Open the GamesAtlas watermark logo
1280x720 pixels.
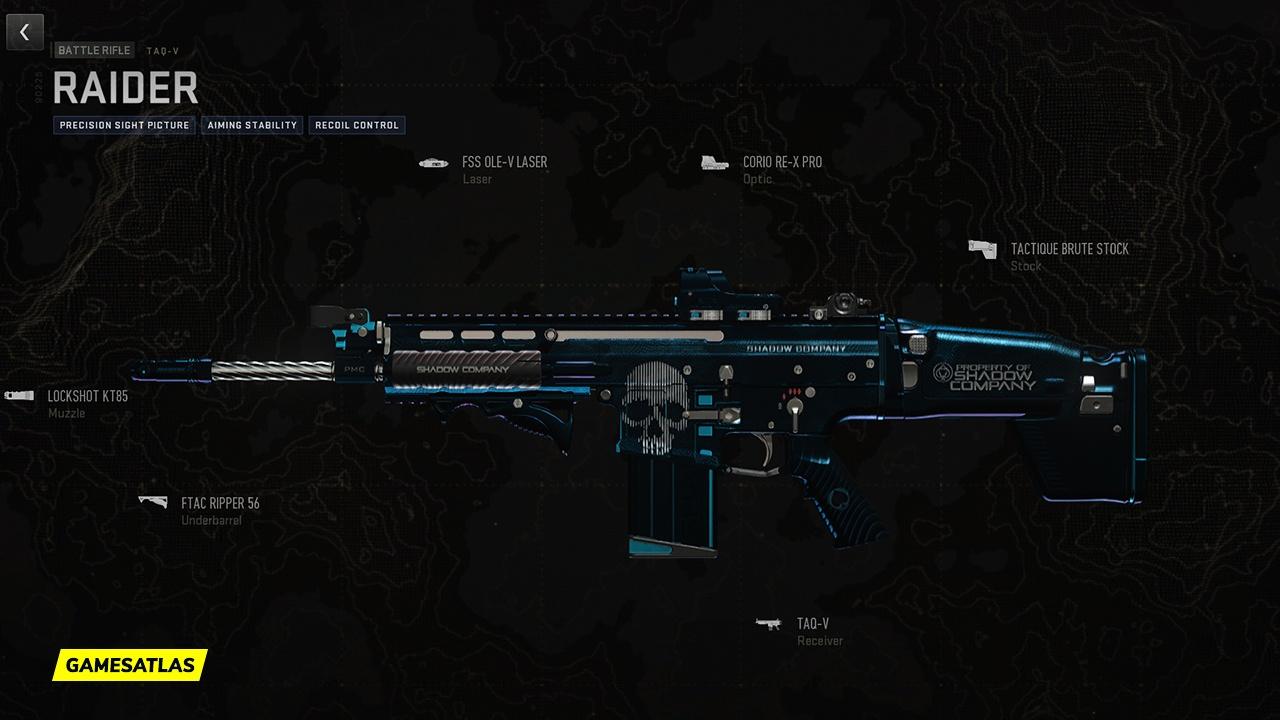click(130, 664)
